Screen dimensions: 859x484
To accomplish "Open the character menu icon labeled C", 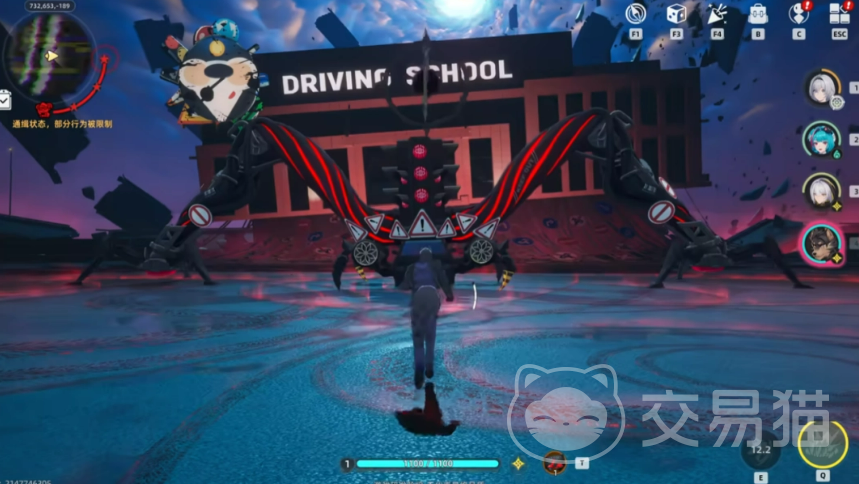I will coord(798,14).
